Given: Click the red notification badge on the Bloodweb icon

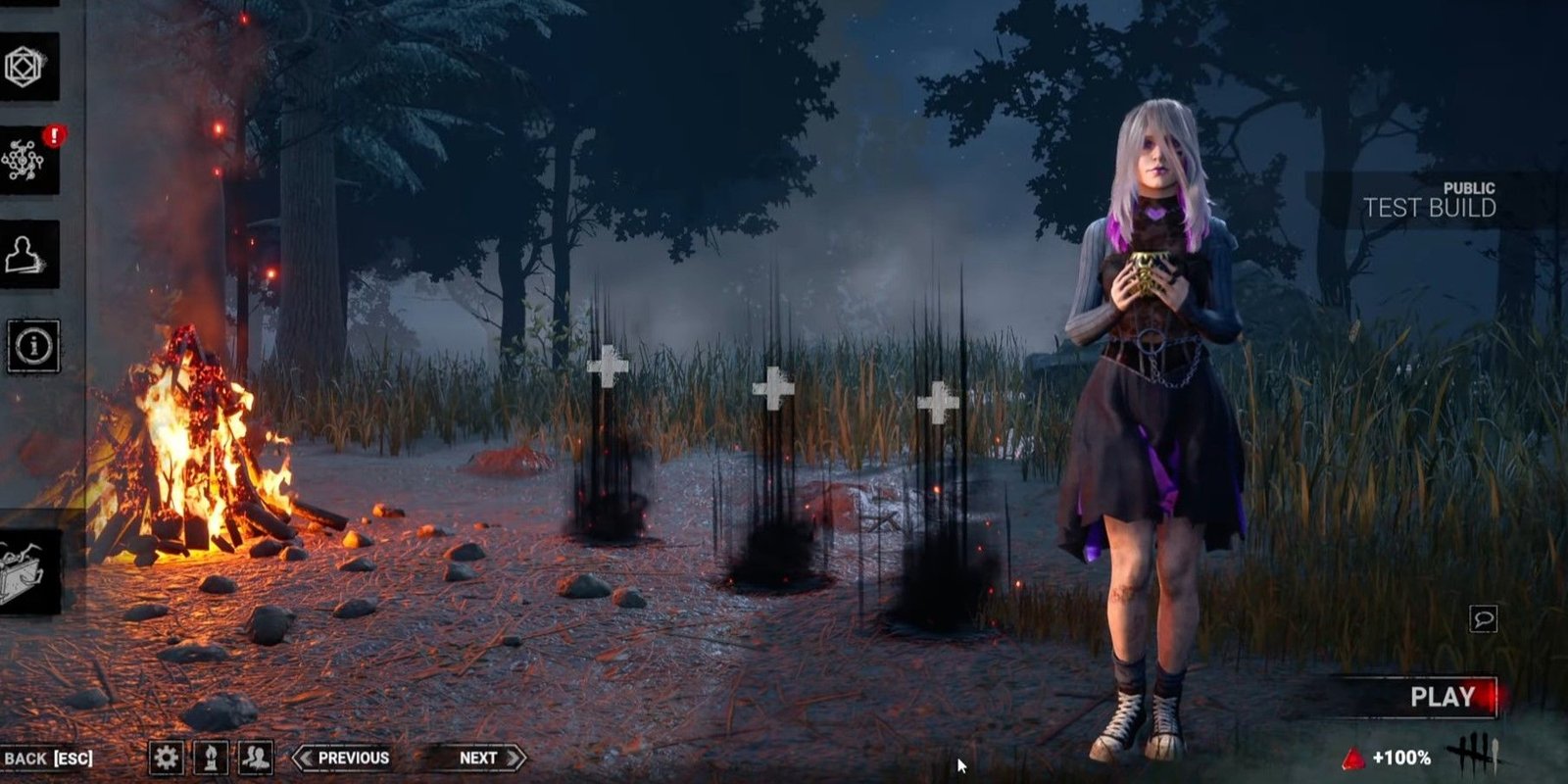Looking at the screenshot, I should (x=55, y=138).
